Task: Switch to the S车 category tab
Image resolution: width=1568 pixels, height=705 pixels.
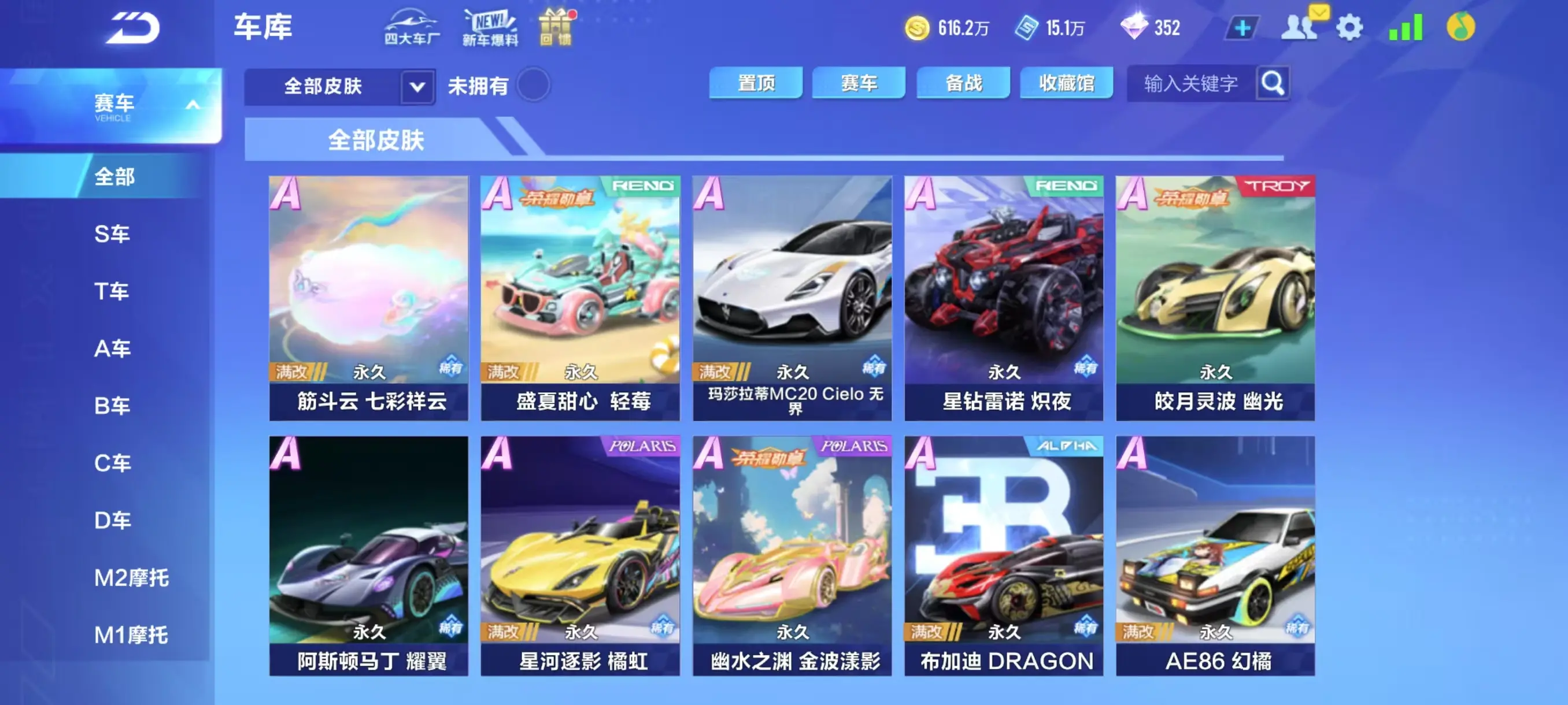Action: (x=112, y=234)
